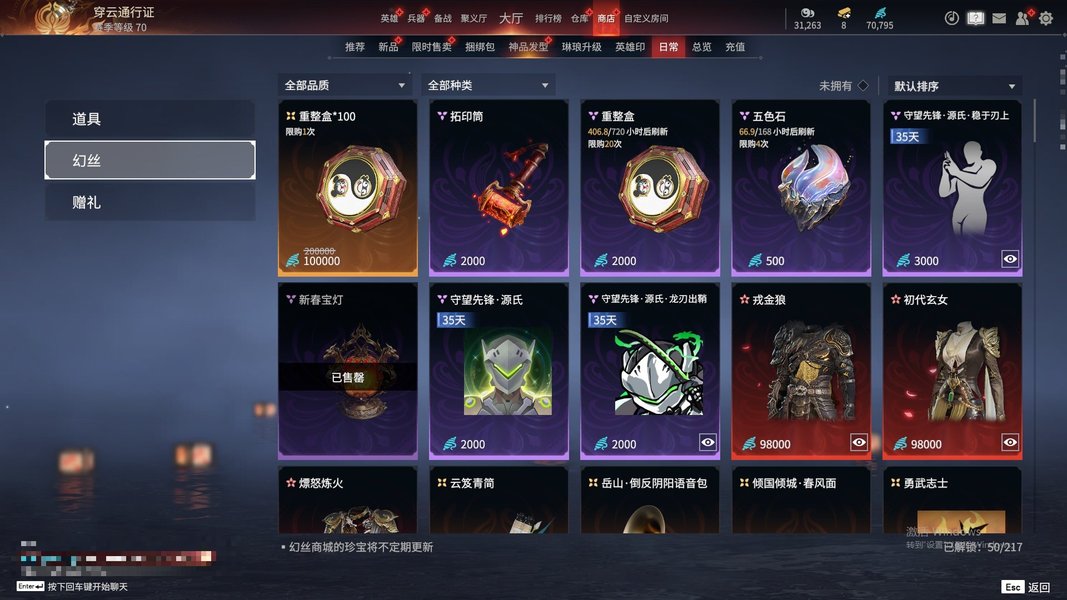
Task: Pick the 拓印筒 item card
Action: click(499, 188)
